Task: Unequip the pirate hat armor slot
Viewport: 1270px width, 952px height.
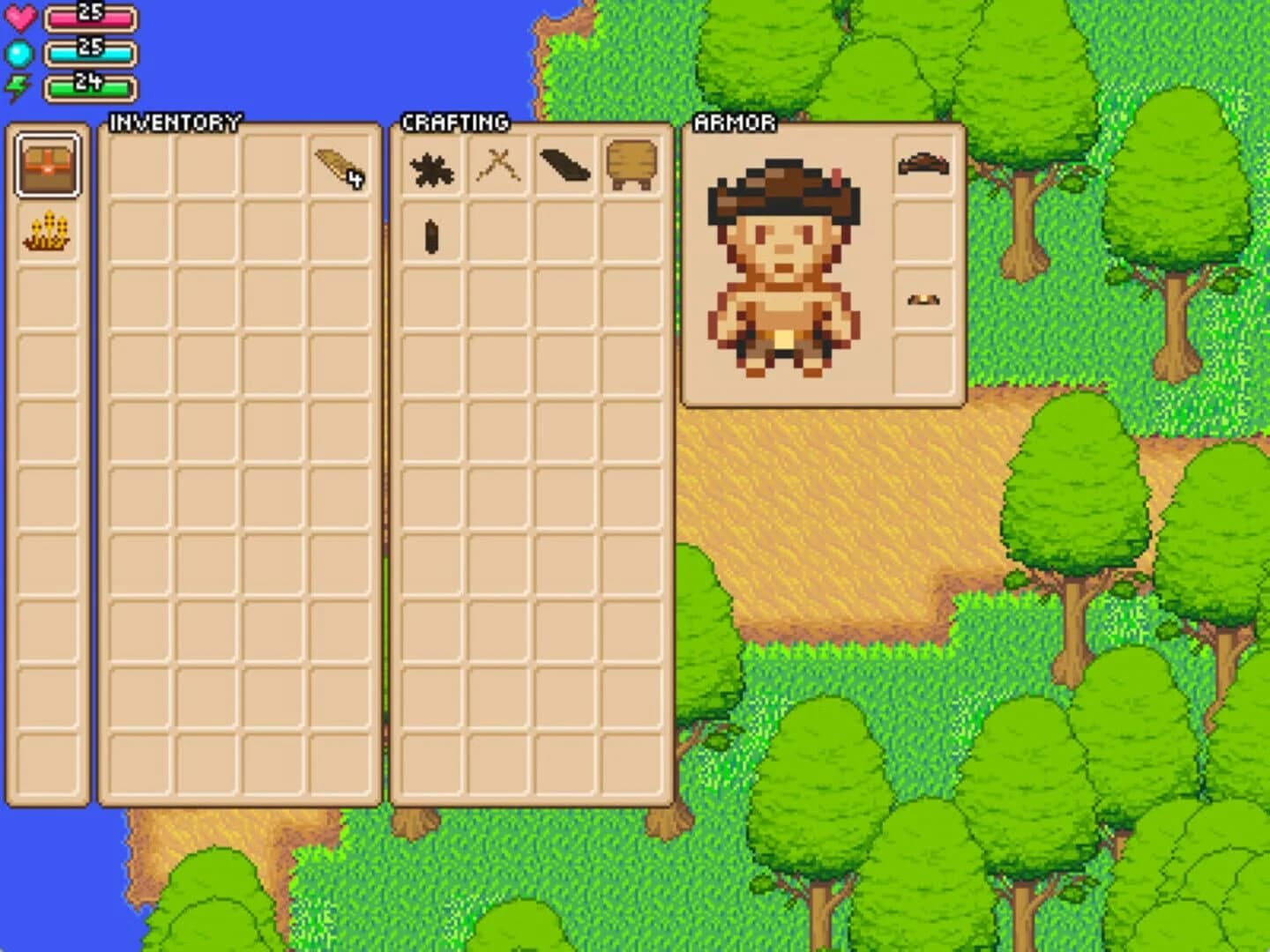Action: click(x=921, y=164)
